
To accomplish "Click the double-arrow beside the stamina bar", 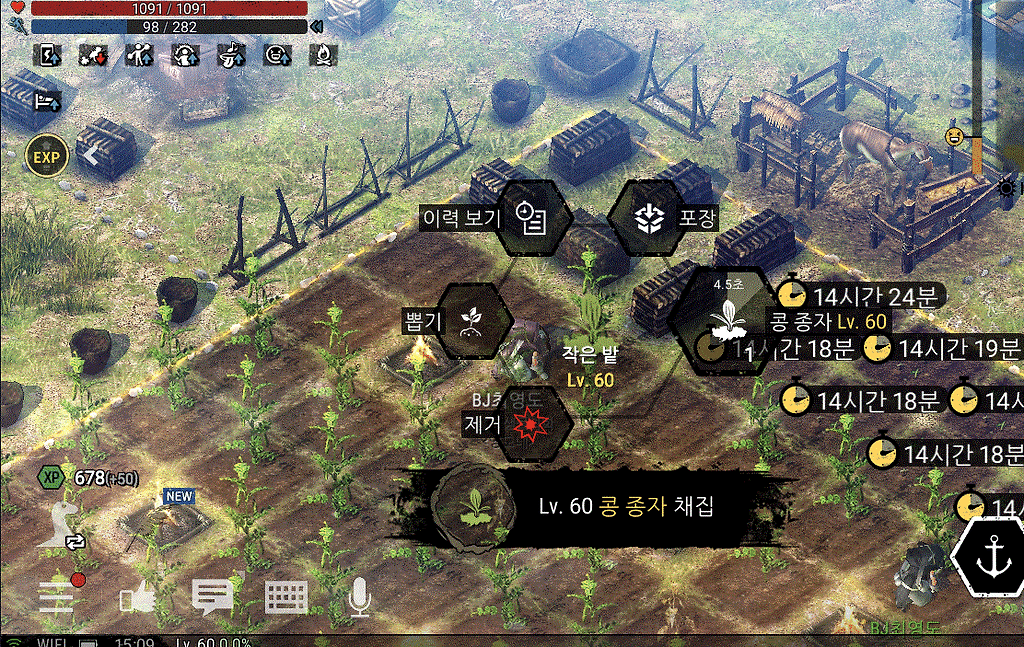I will coord(317,27).
